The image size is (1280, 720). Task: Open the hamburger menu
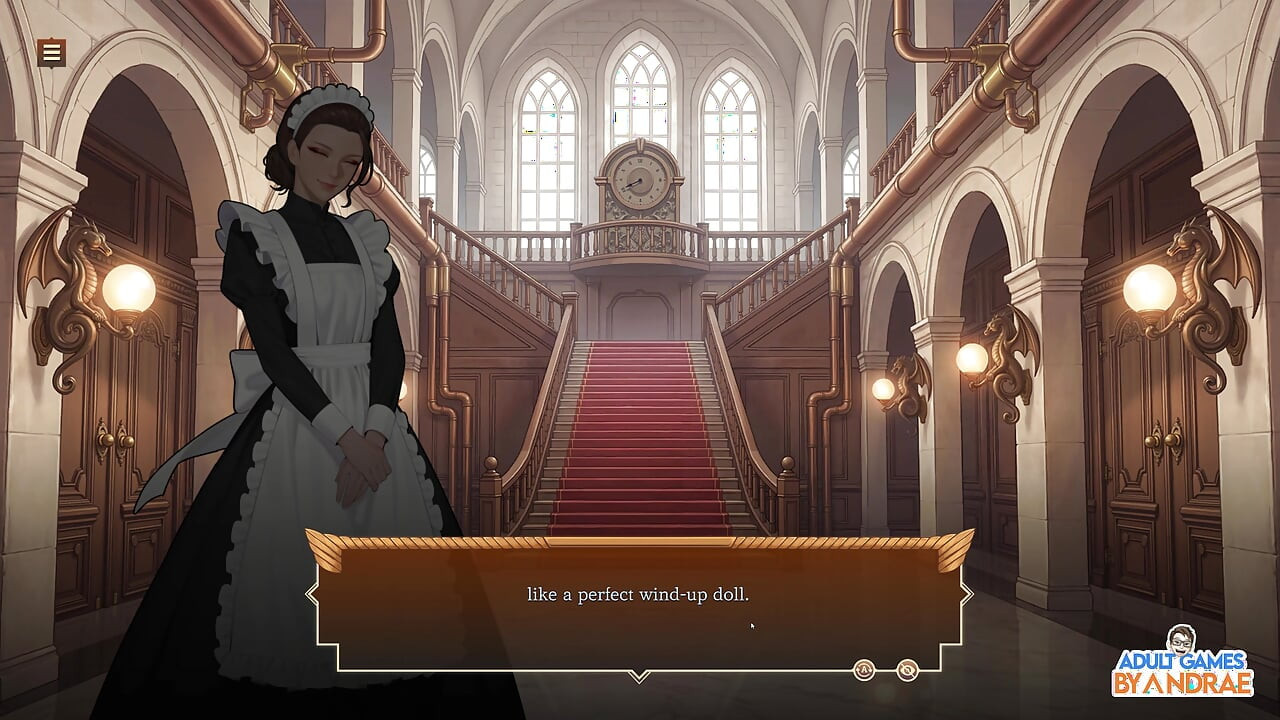50,52
